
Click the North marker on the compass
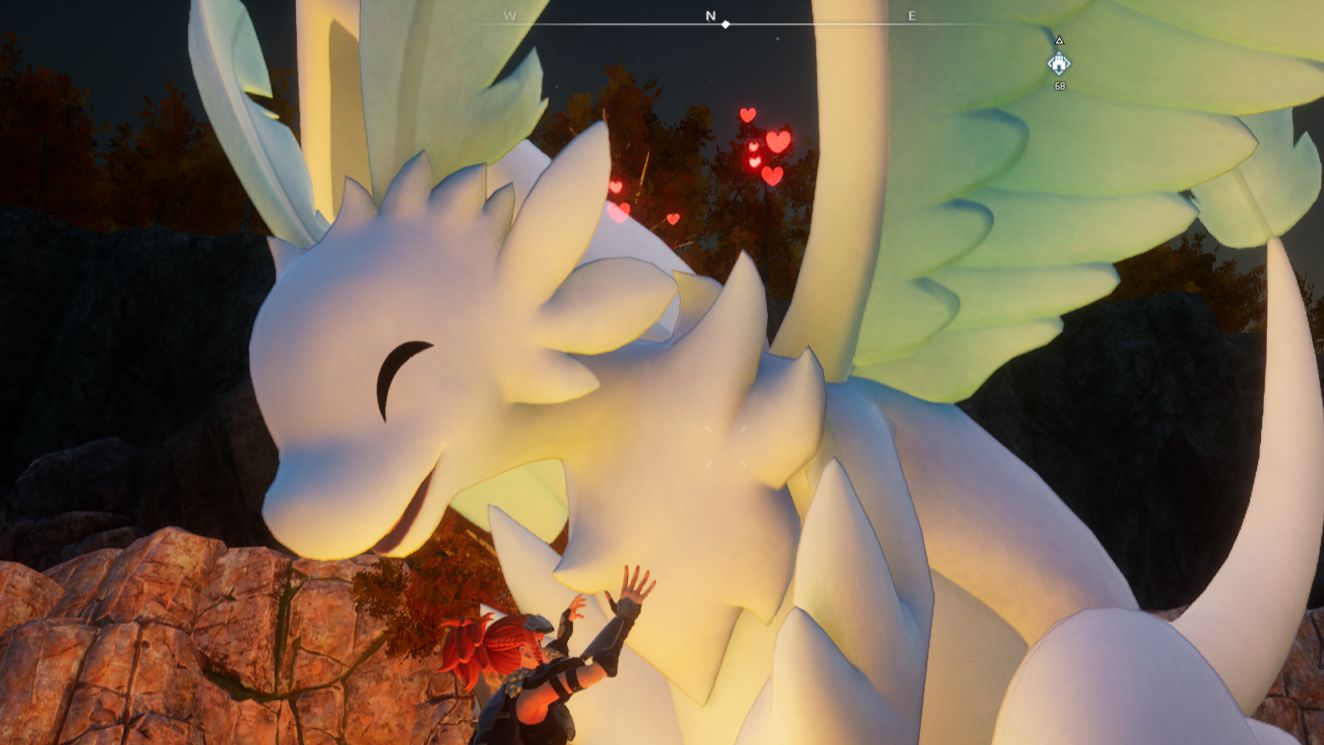[x=711, y=16]
